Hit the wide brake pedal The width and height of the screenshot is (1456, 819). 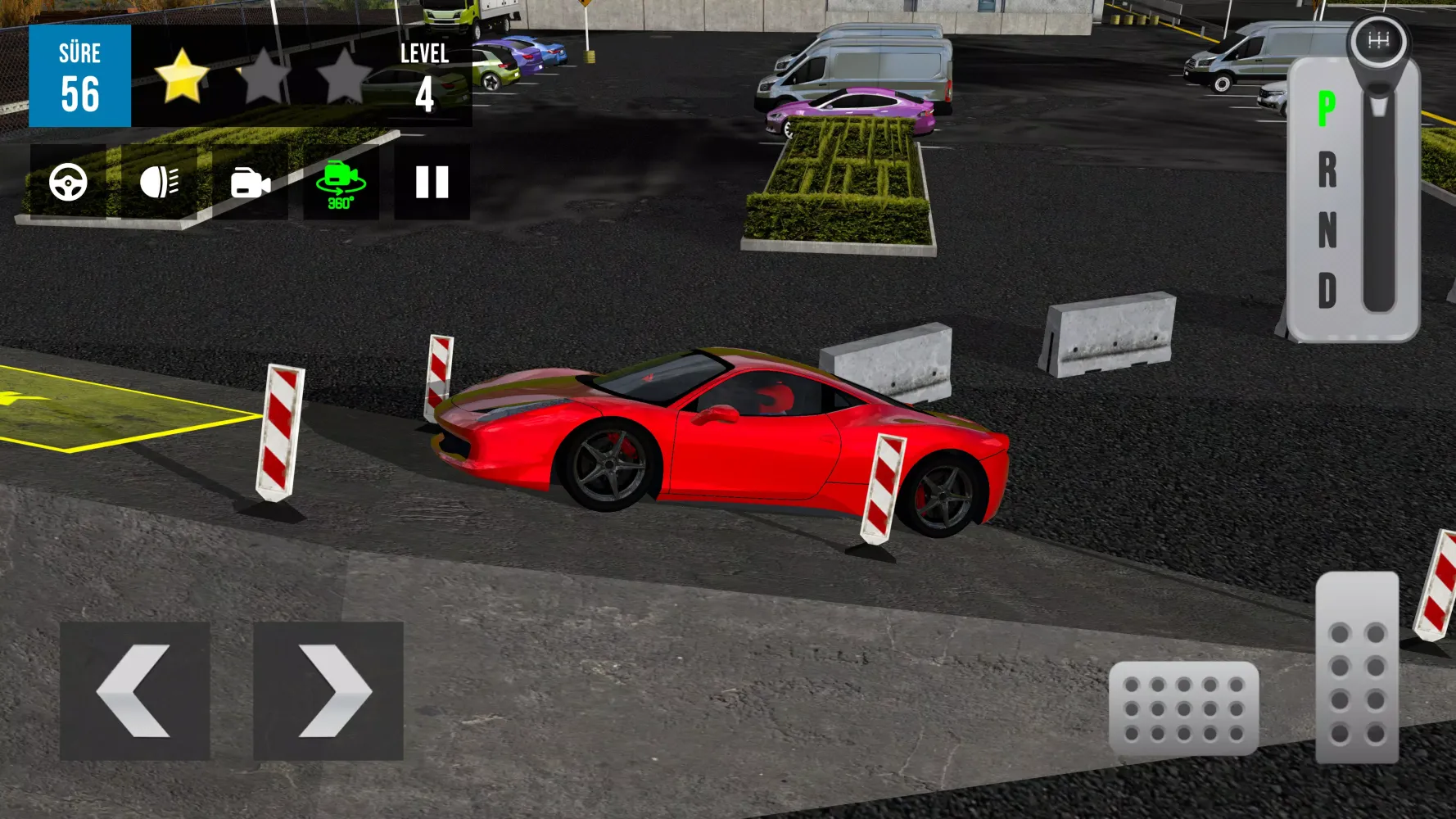1183,708
